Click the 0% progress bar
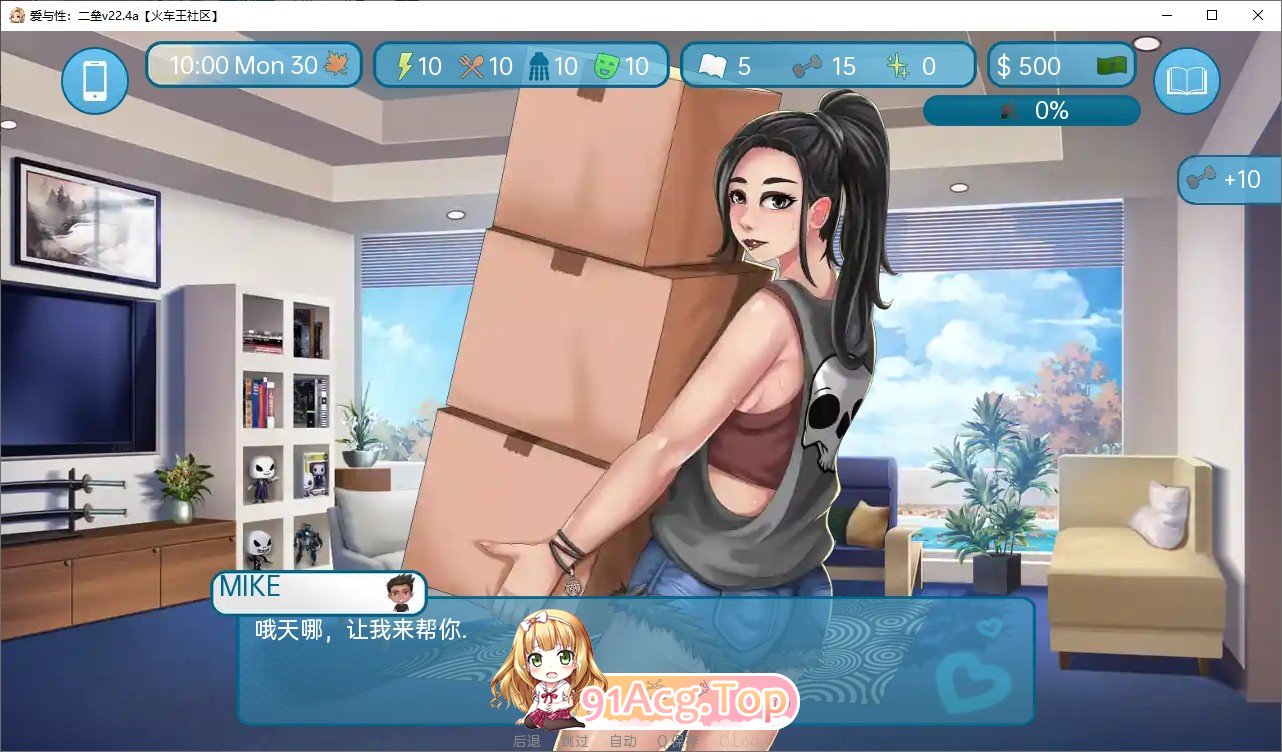 [x=1032, y=110]
